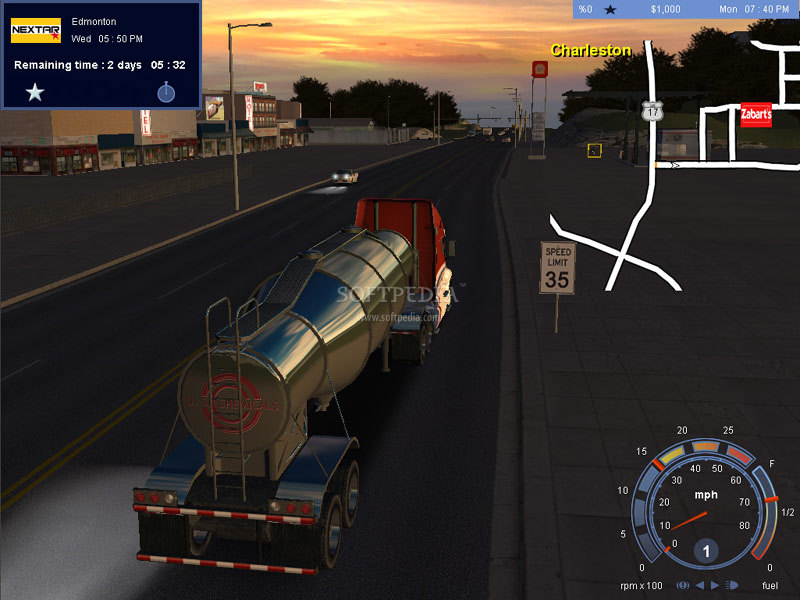
Task: Select the Zabart's marker on the map
Action: point(756,114)
